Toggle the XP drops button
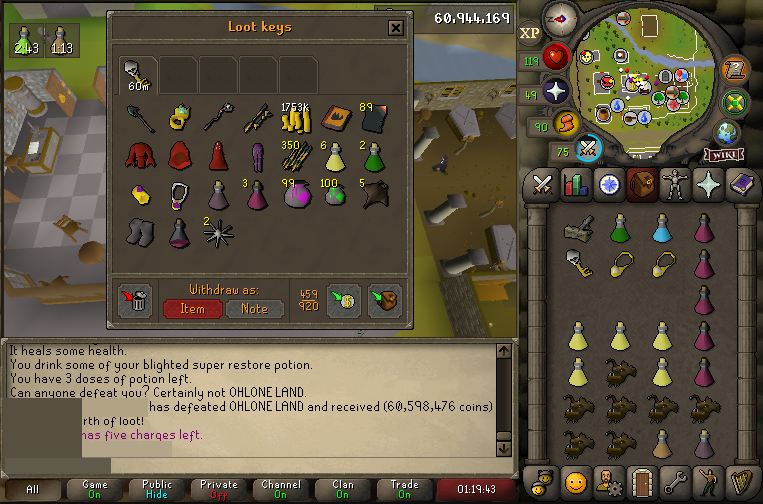The image size is (763, 504). (x=529, y=33)
